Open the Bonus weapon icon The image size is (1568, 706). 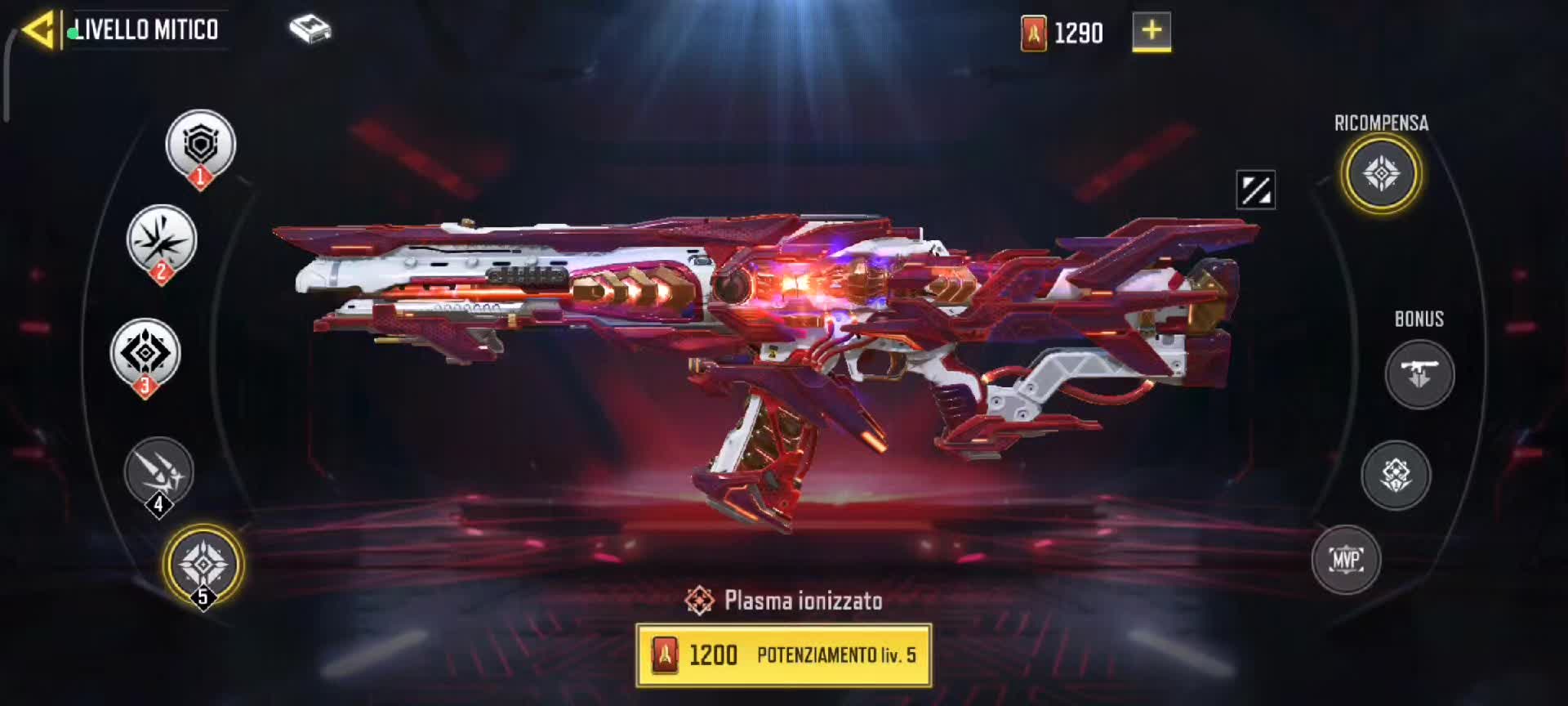(x=1419, y=374)
